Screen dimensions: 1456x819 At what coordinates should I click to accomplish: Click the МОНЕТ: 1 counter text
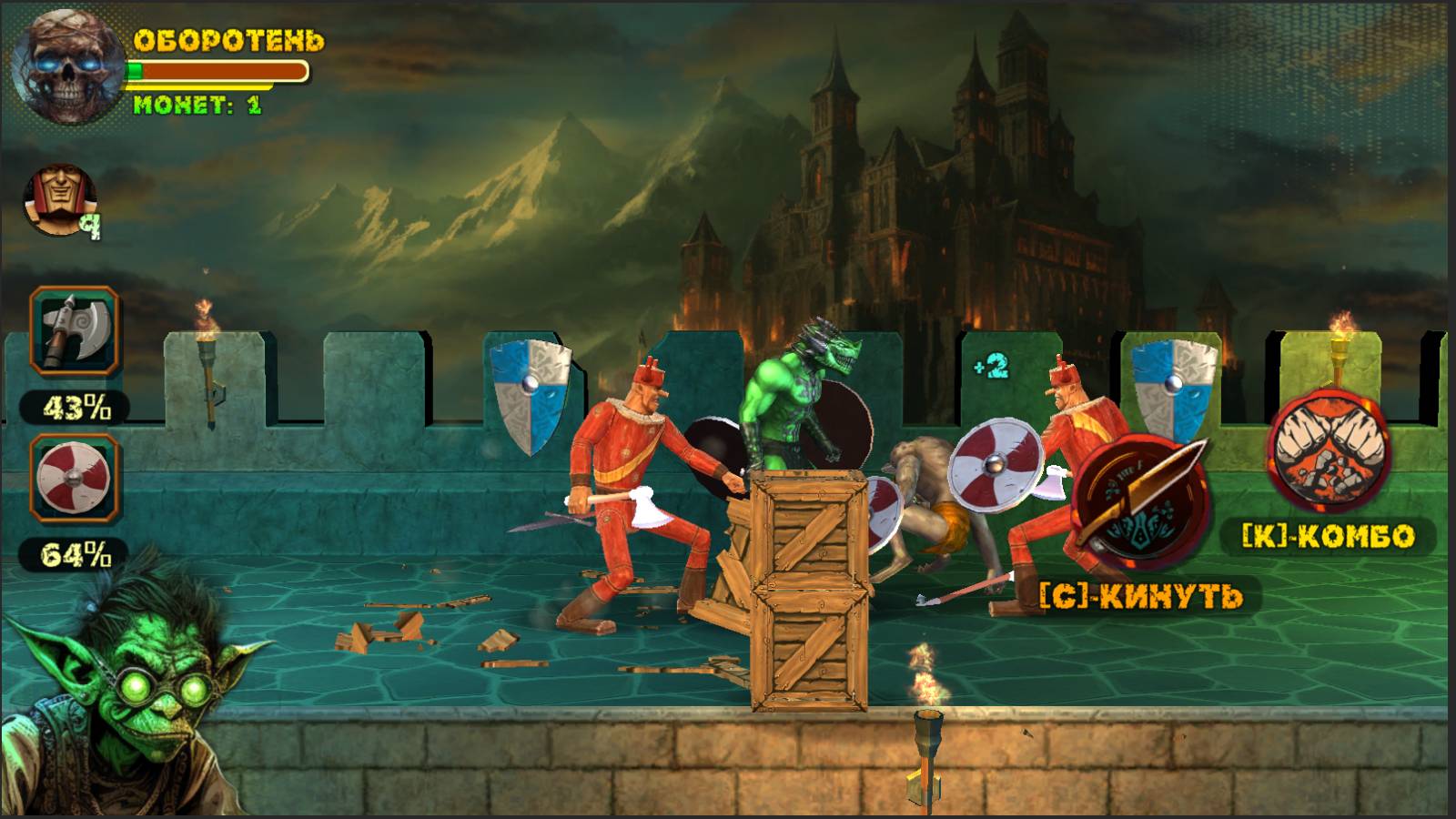tap(200, 105)
